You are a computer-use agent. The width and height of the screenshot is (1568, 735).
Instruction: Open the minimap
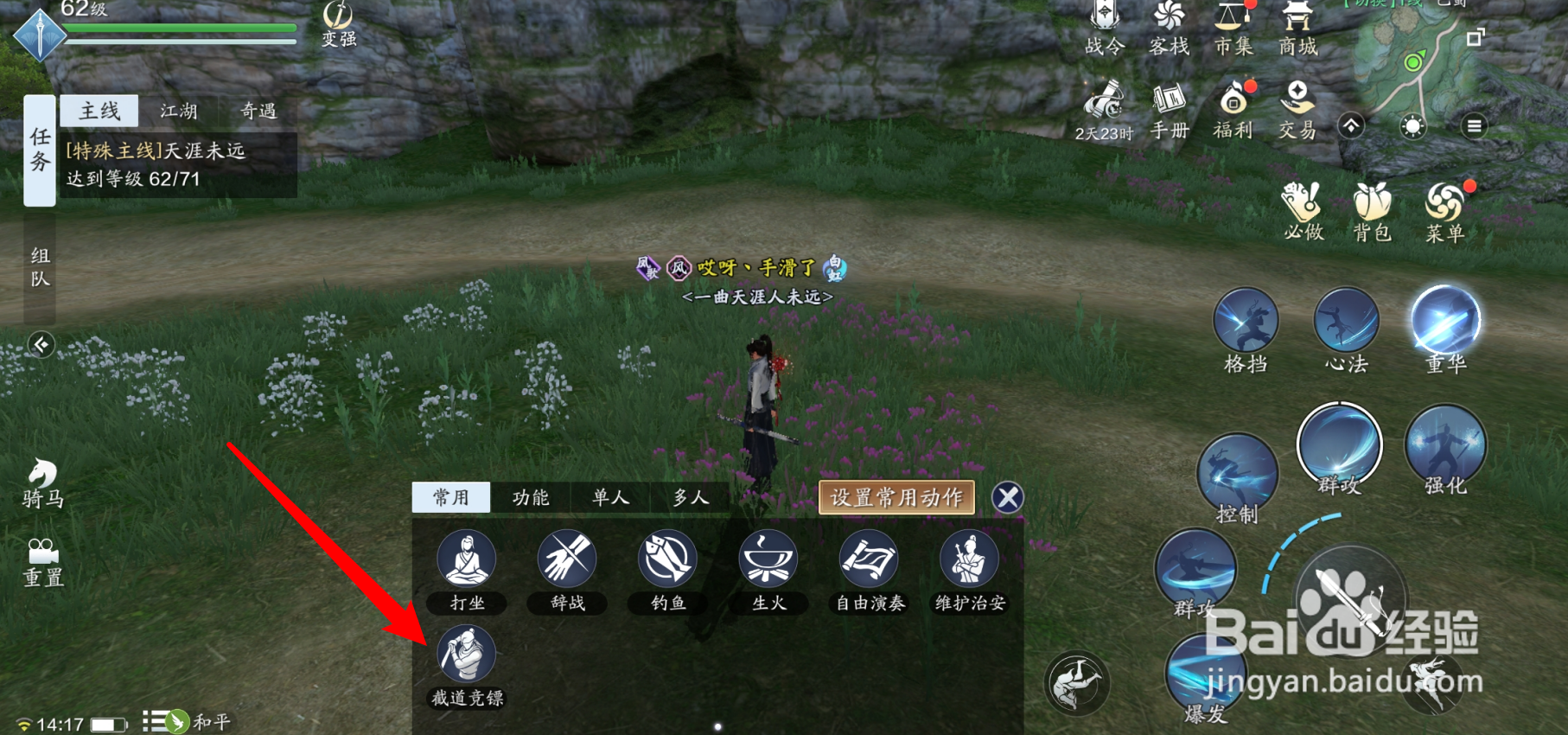coord(1413,61)
